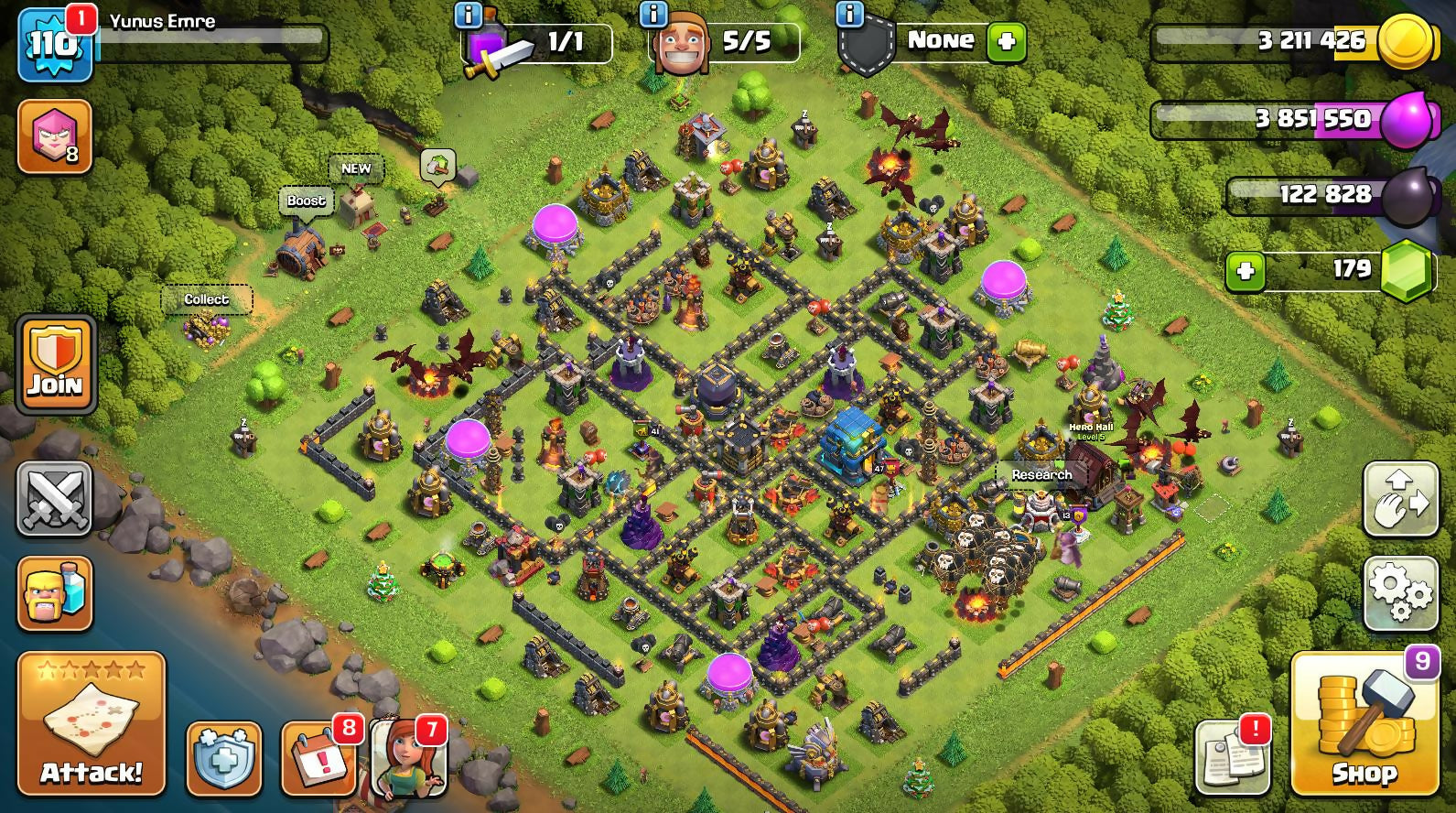Open the red-haired villager portrait button
Viewport: 1456px width, 813px height.
(409, 759)
